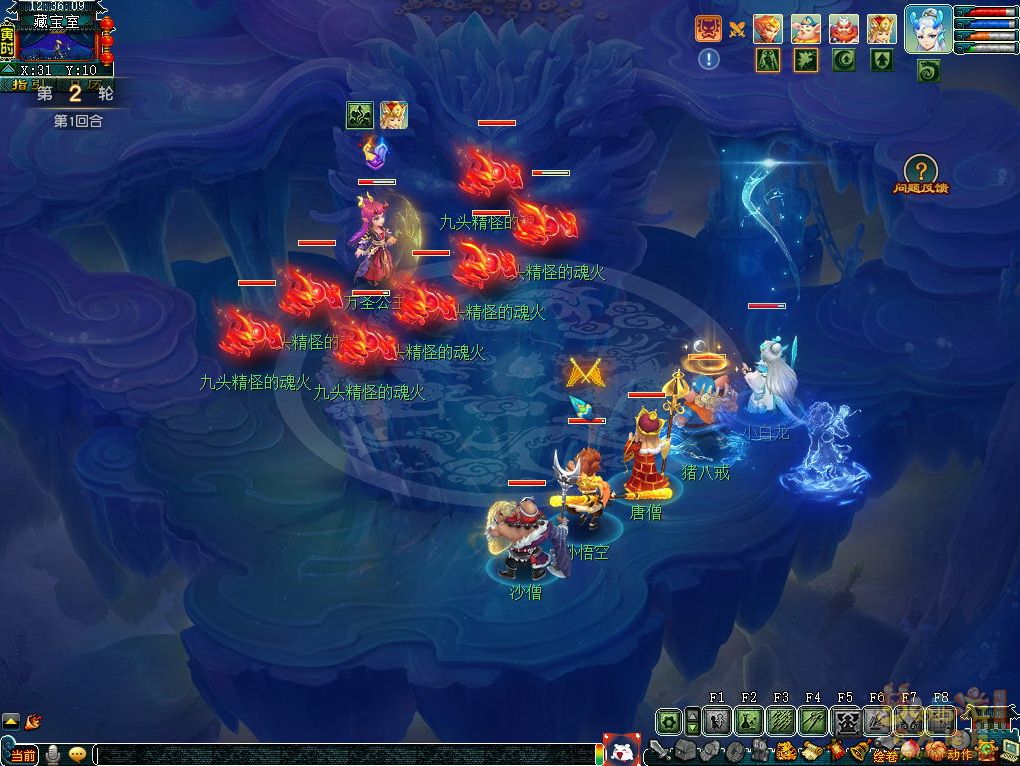The height and width of the screenshot is (766, 1020).
Task: Use the F2 potion skill slot
Action: (x=749, y=720)
